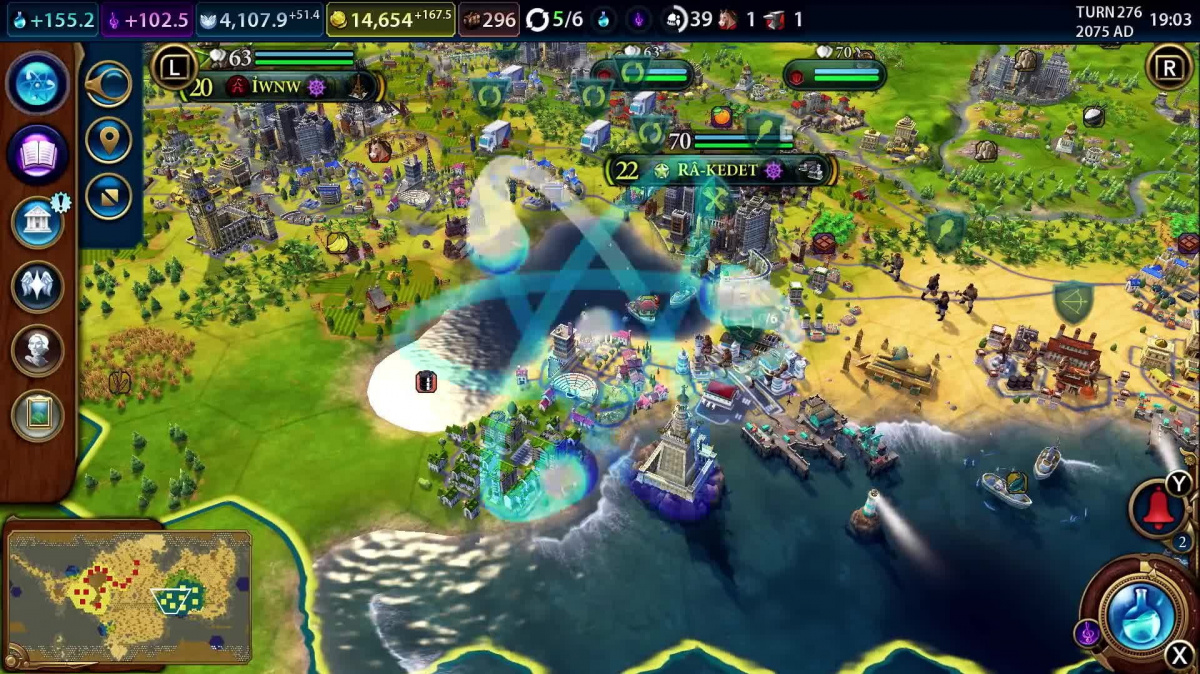Select the map pin button
This screenshot has height=674, width=1200.
[108, 140]
